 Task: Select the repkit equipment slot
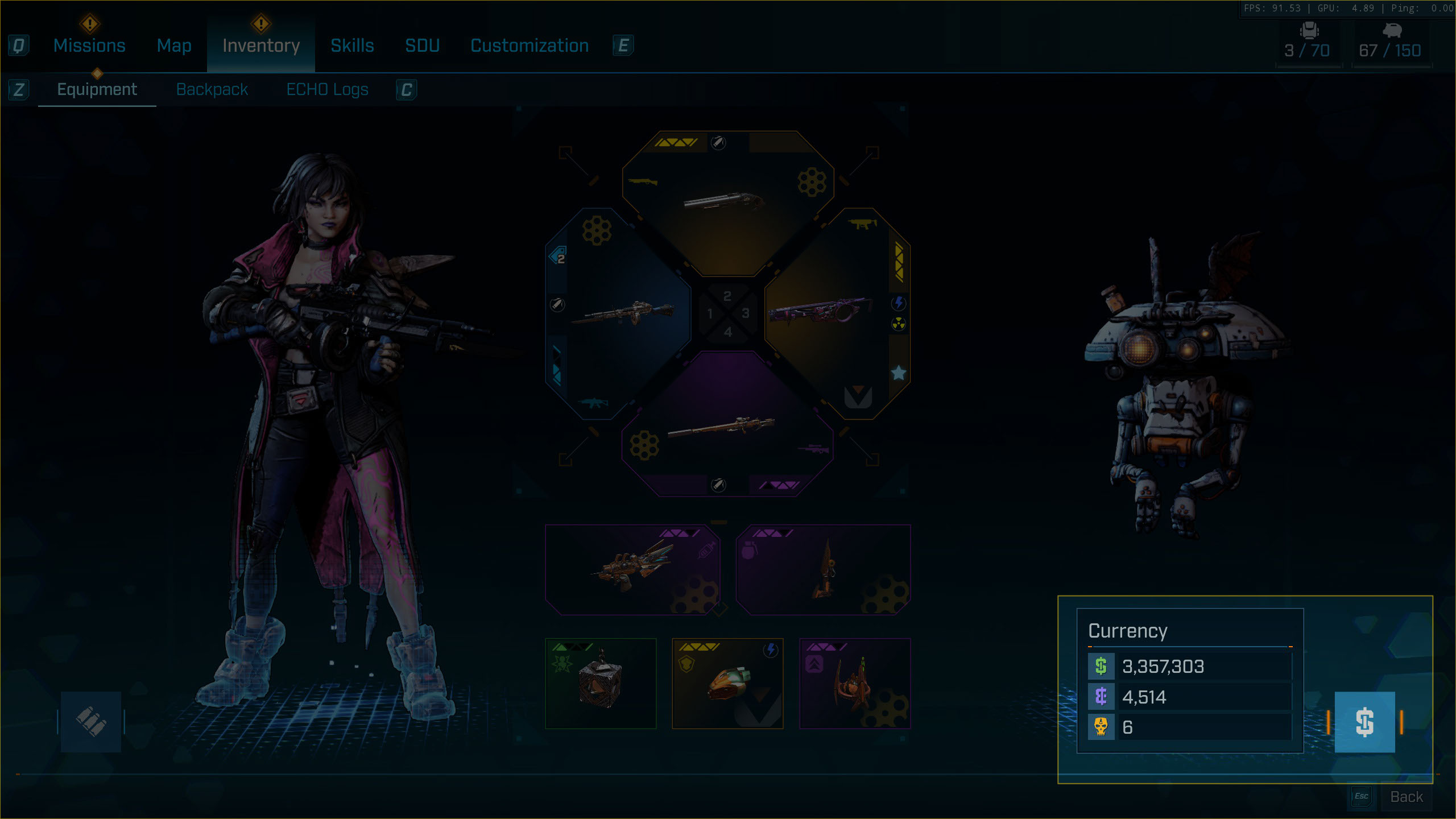point(632,570)
